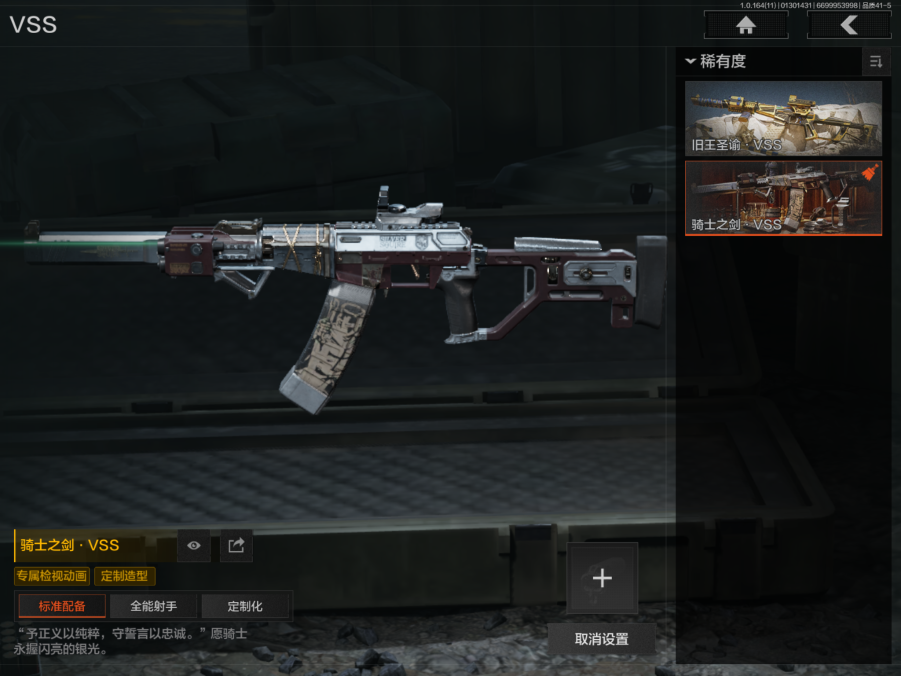Choose the 骑士之剑 VSS skin thumbnail
This screenshot has height=676, width=901.
[783, 197]
